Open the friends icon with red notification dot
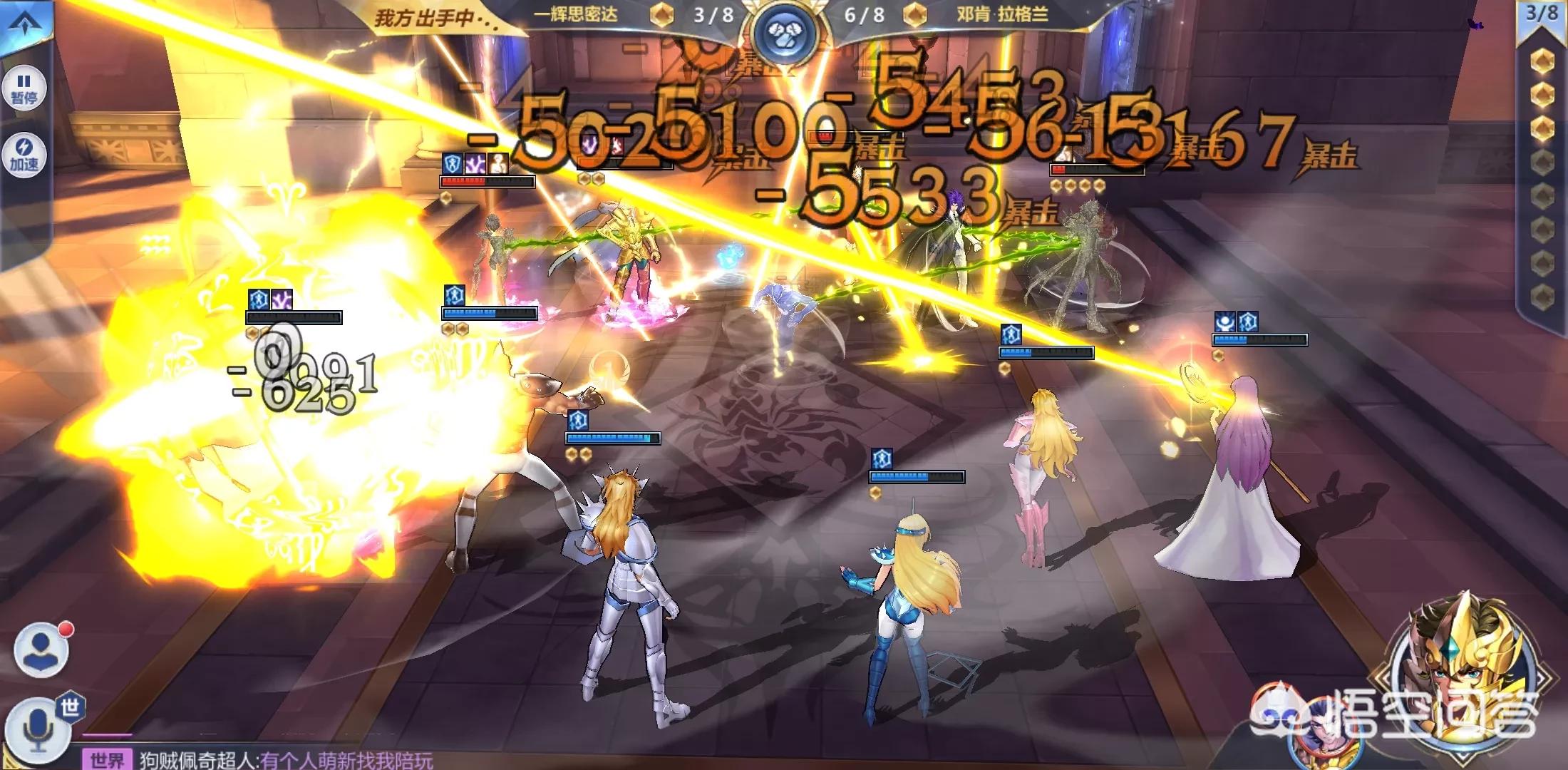 (x=41, y=650)
